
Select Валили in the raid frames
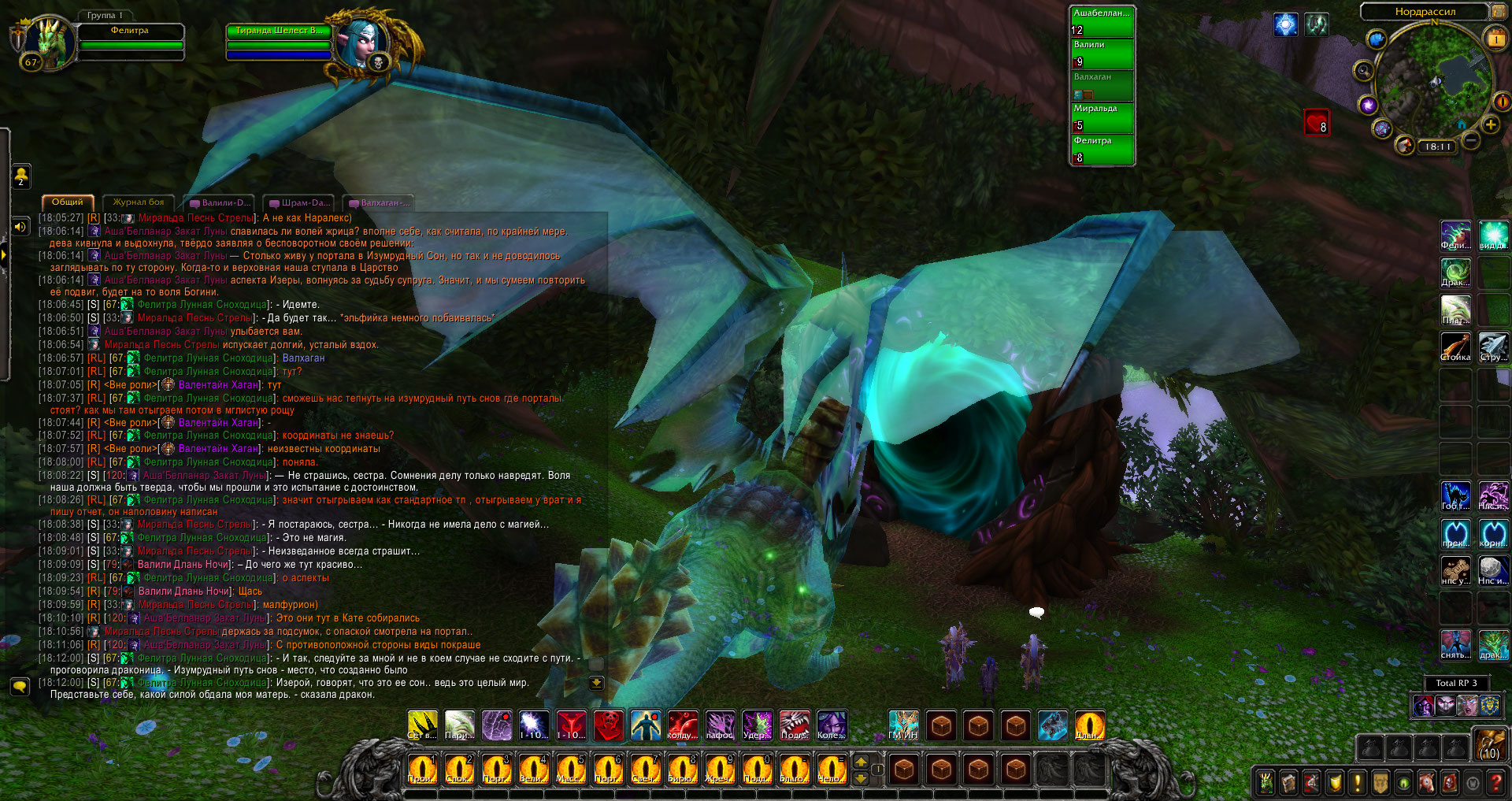[x=1102, y=54]
